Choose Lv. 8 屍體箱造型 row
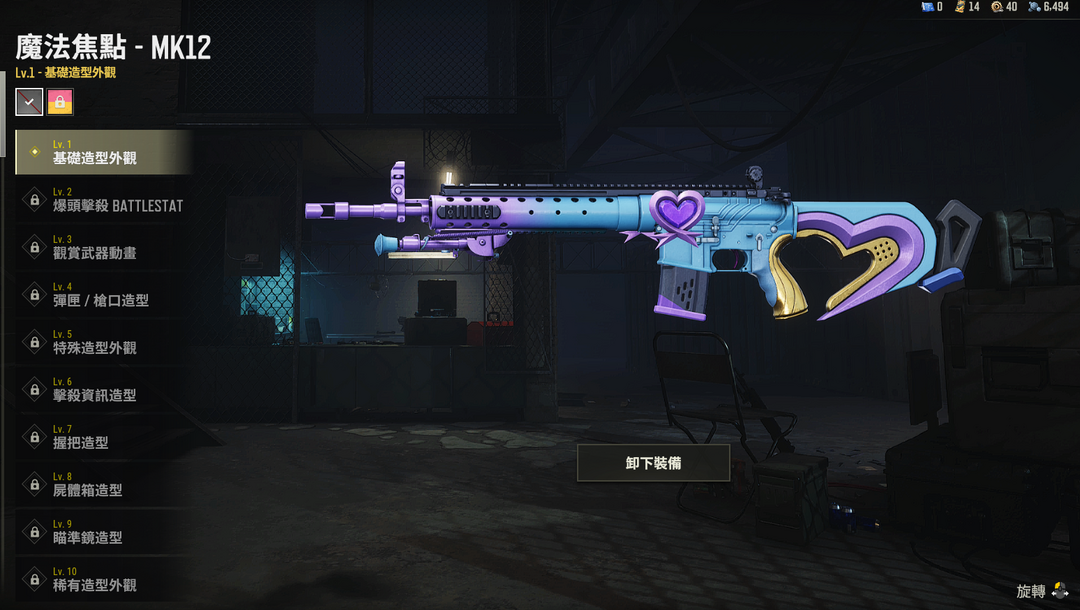 click(x=103, y=485)
